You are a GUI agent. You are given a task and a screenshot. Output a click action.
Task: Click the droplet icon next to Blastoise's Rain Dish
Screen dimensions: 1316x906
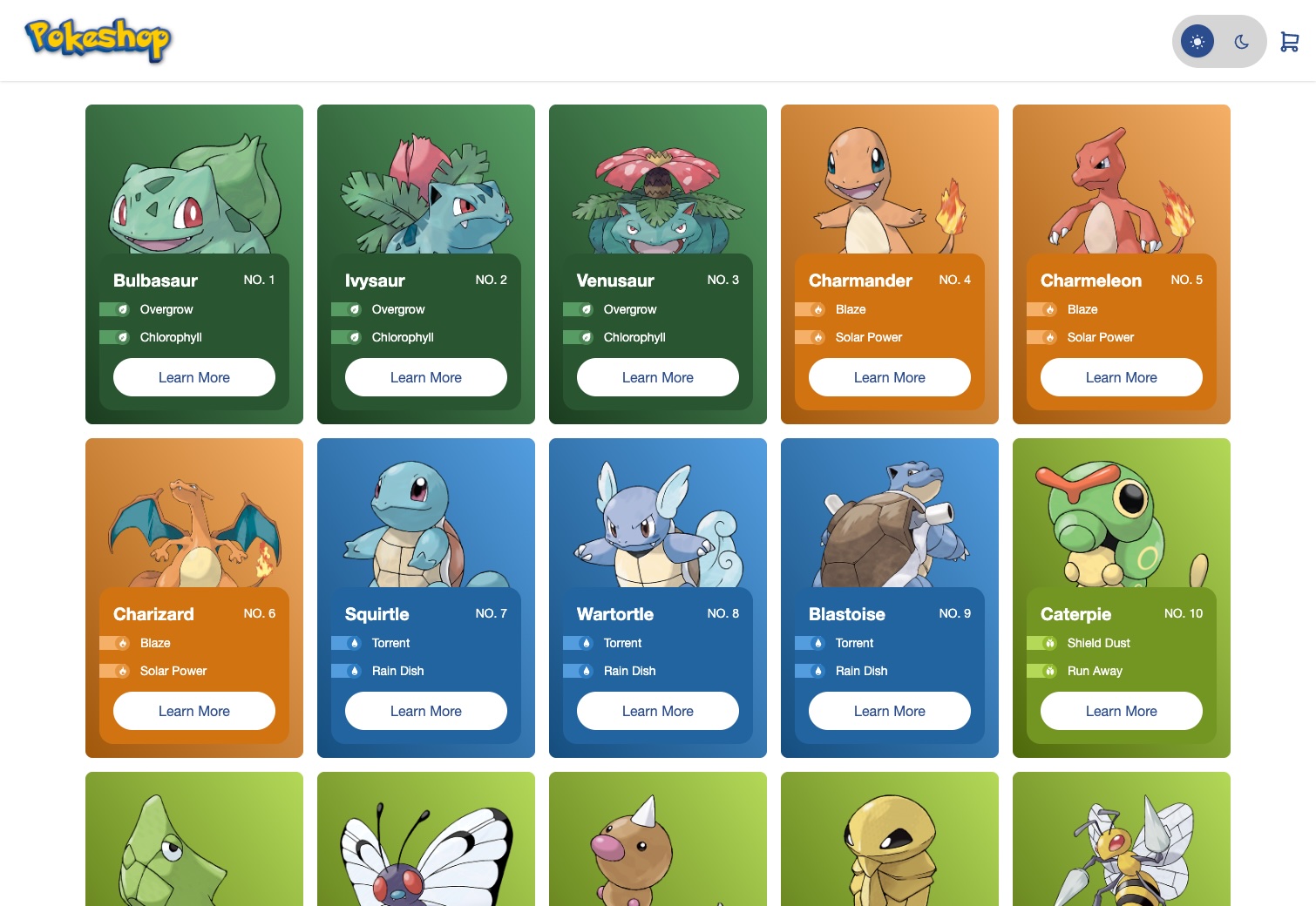click(817, 671)
